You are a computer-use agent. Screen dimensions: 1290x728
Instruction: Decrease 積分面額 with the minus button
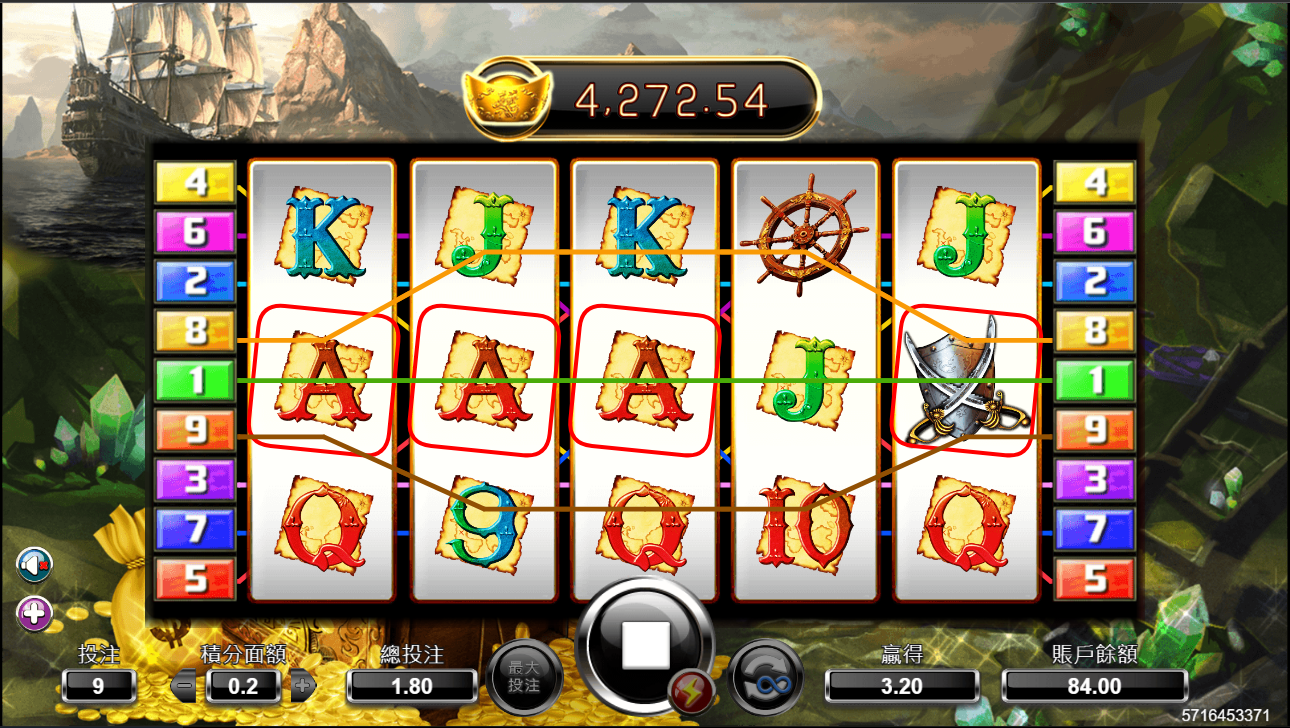coord(184,686)
